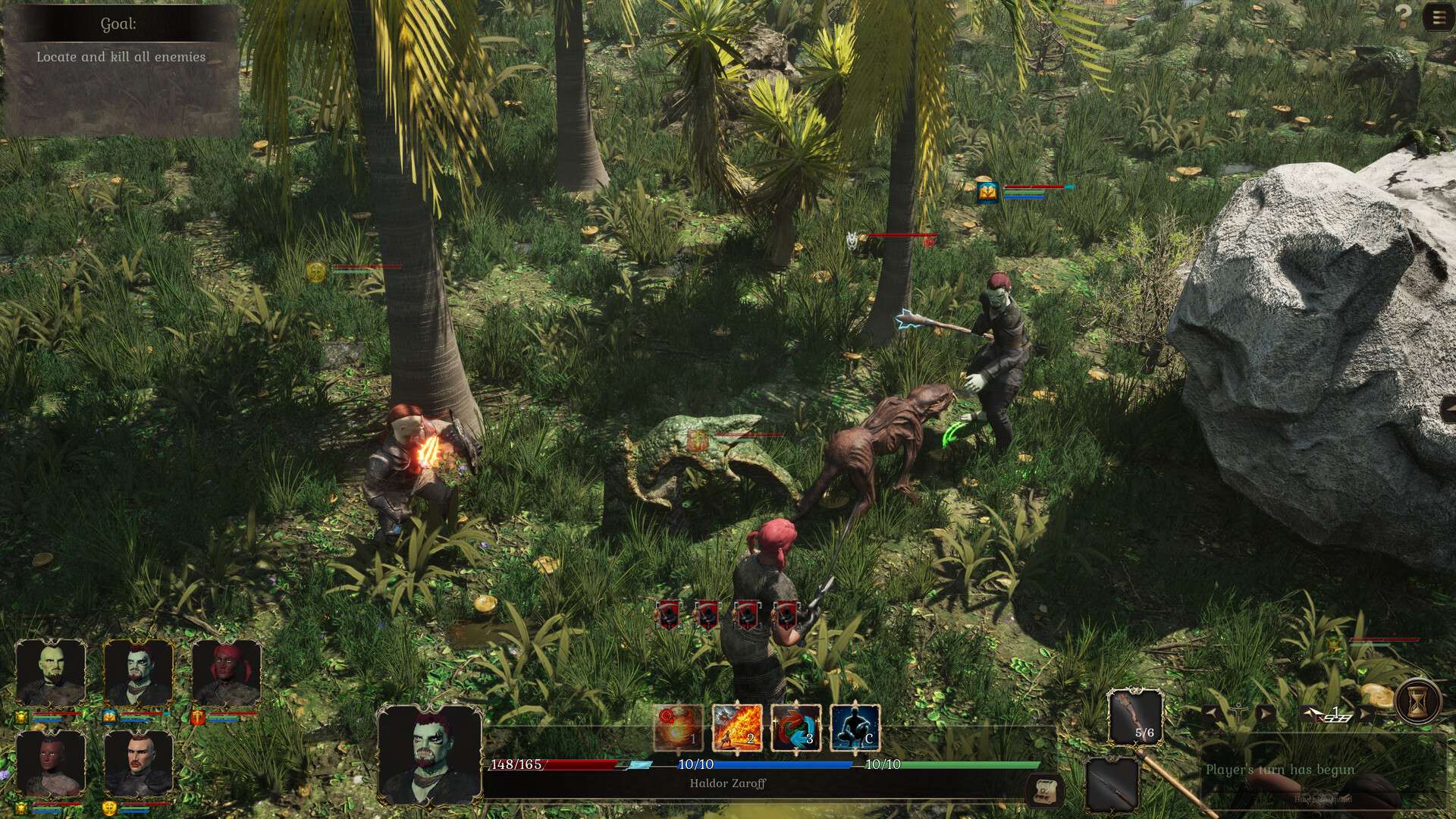Select the weapon slot showing 5/6 ammo
The height and width of the screenshot is (819, 1456).
pos(1134,717)
